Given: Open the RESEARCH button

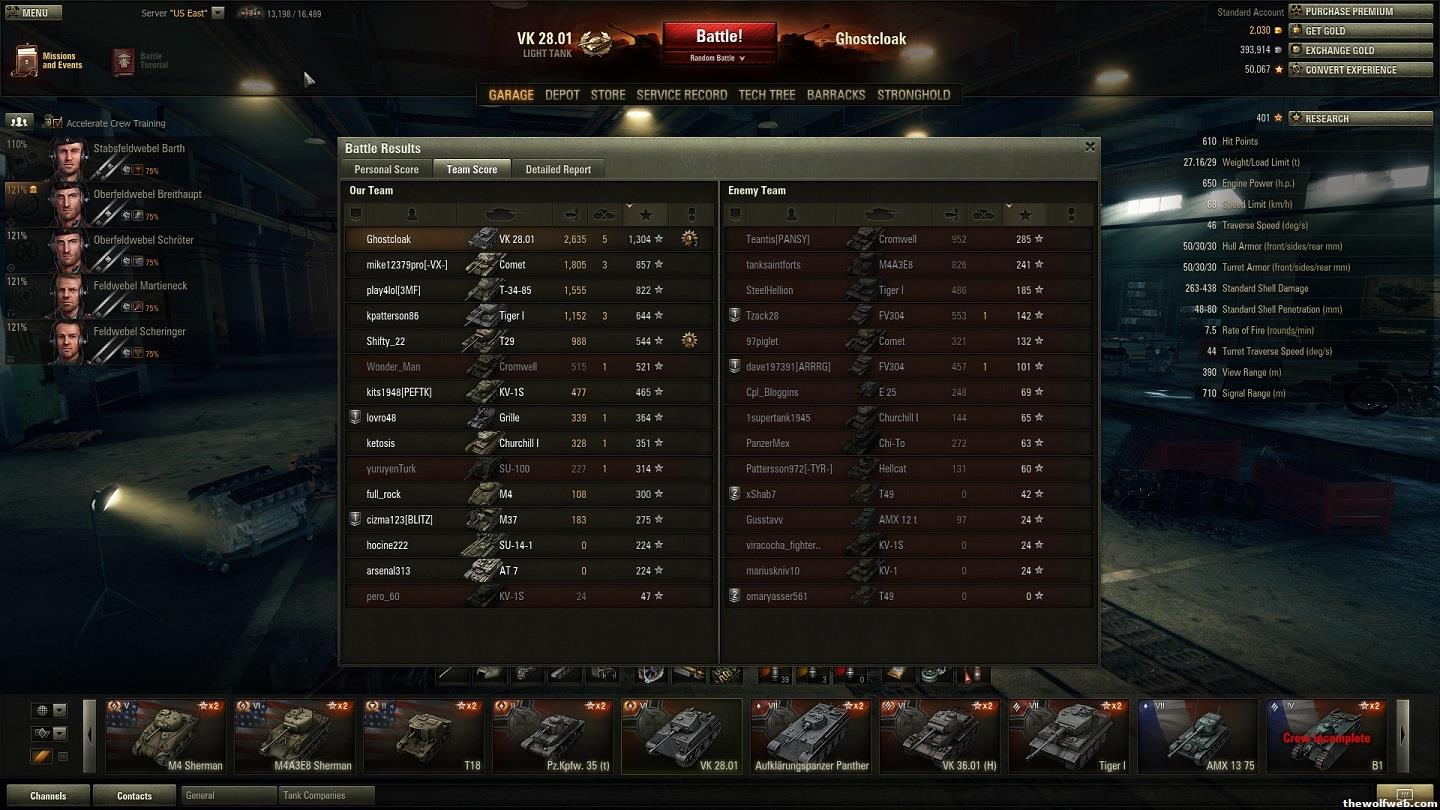Looking at the screenshot, I should pyautogui.click(x=1360, y=118).
